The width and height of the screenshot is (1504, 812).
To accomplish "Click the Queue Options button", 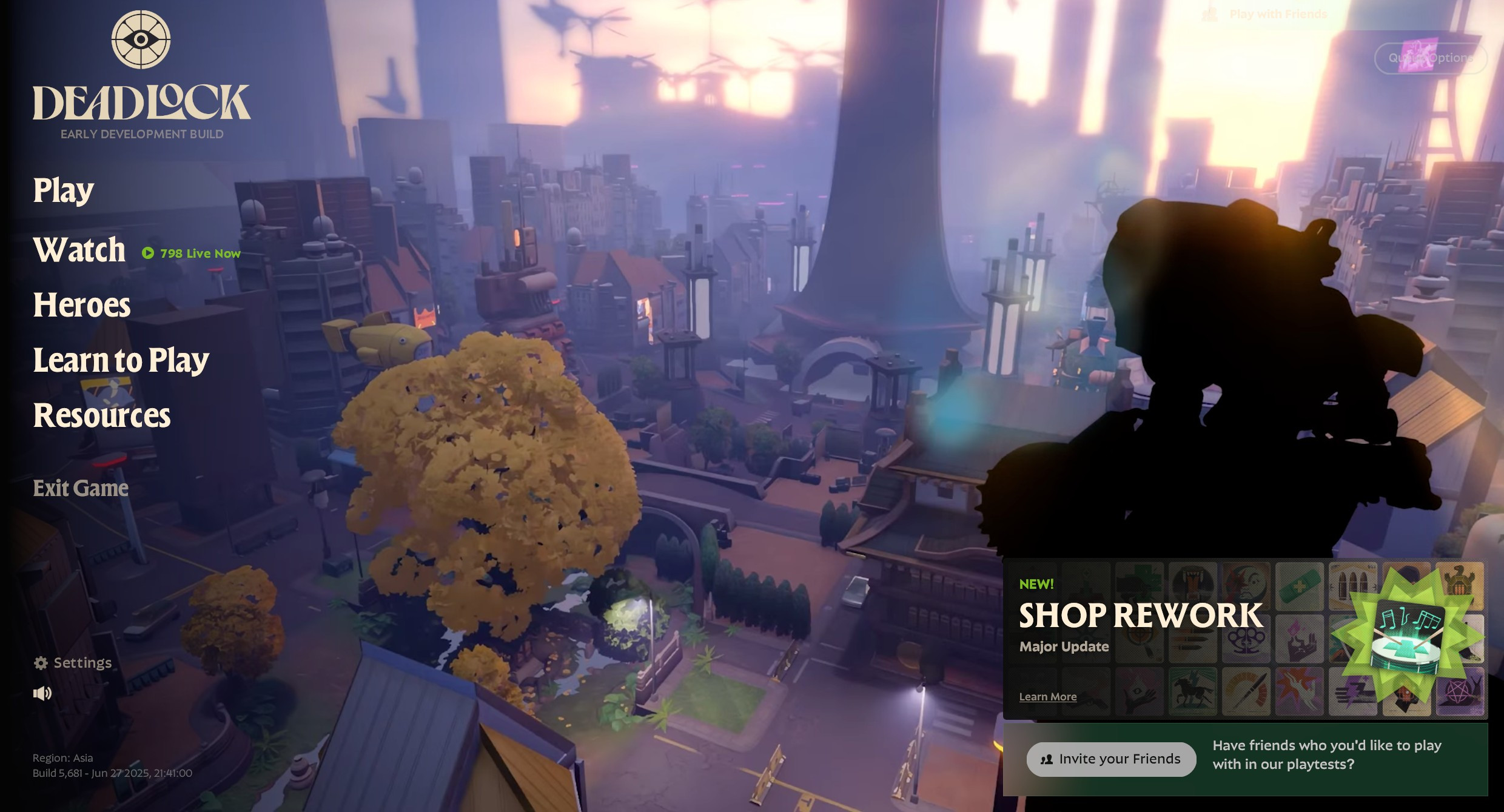I will pos(1430,58).
